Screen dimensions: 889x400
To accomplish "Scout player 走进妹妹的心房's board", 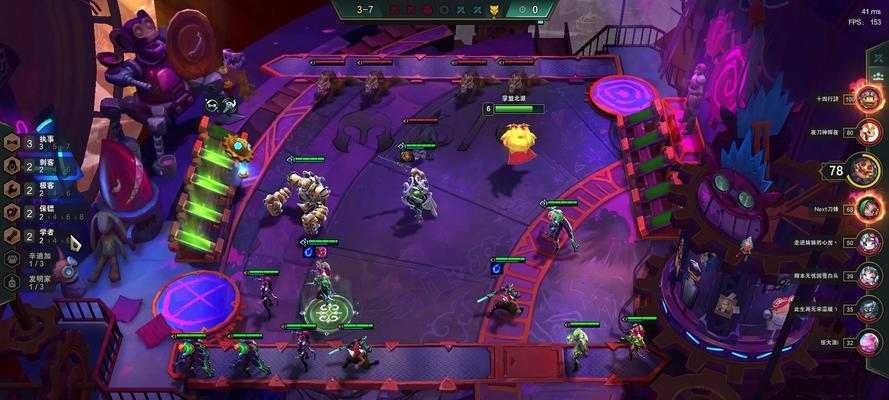I will point(871,243).
